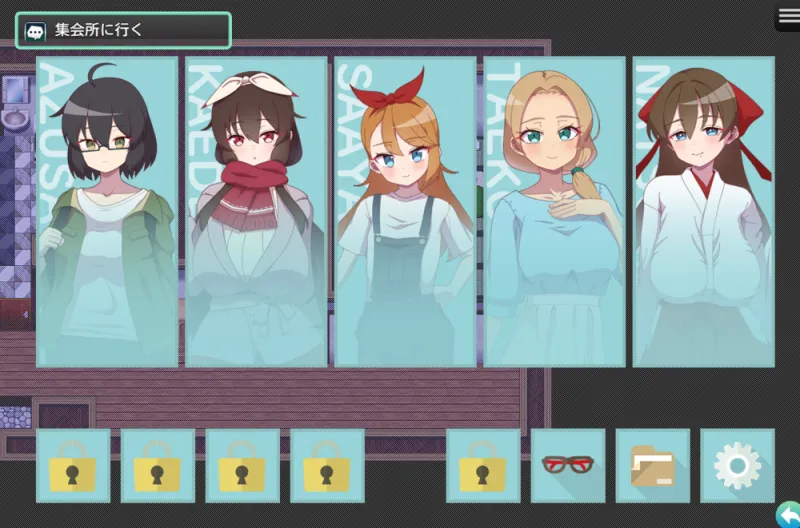Click the back arrow button
The height and width of the screenshot is (528, 800).
[x=788, y=514]
